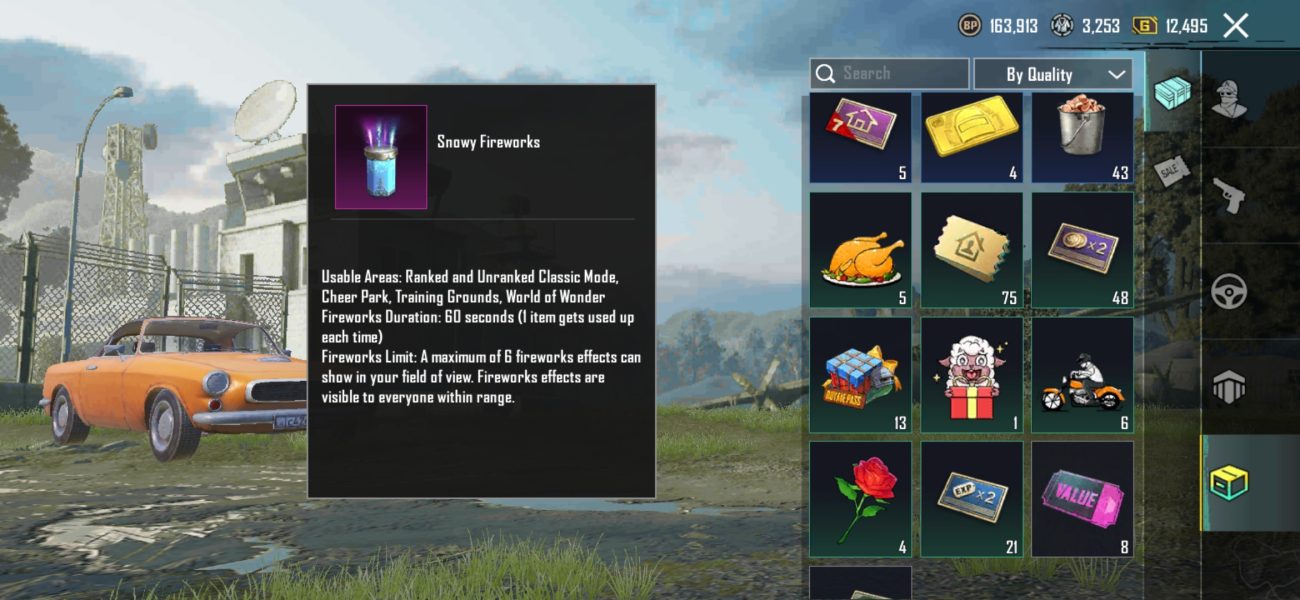Viewport: 1300px width, 600px height.
Task: Select the roast chicken item
Action: (x=860, y=250)
